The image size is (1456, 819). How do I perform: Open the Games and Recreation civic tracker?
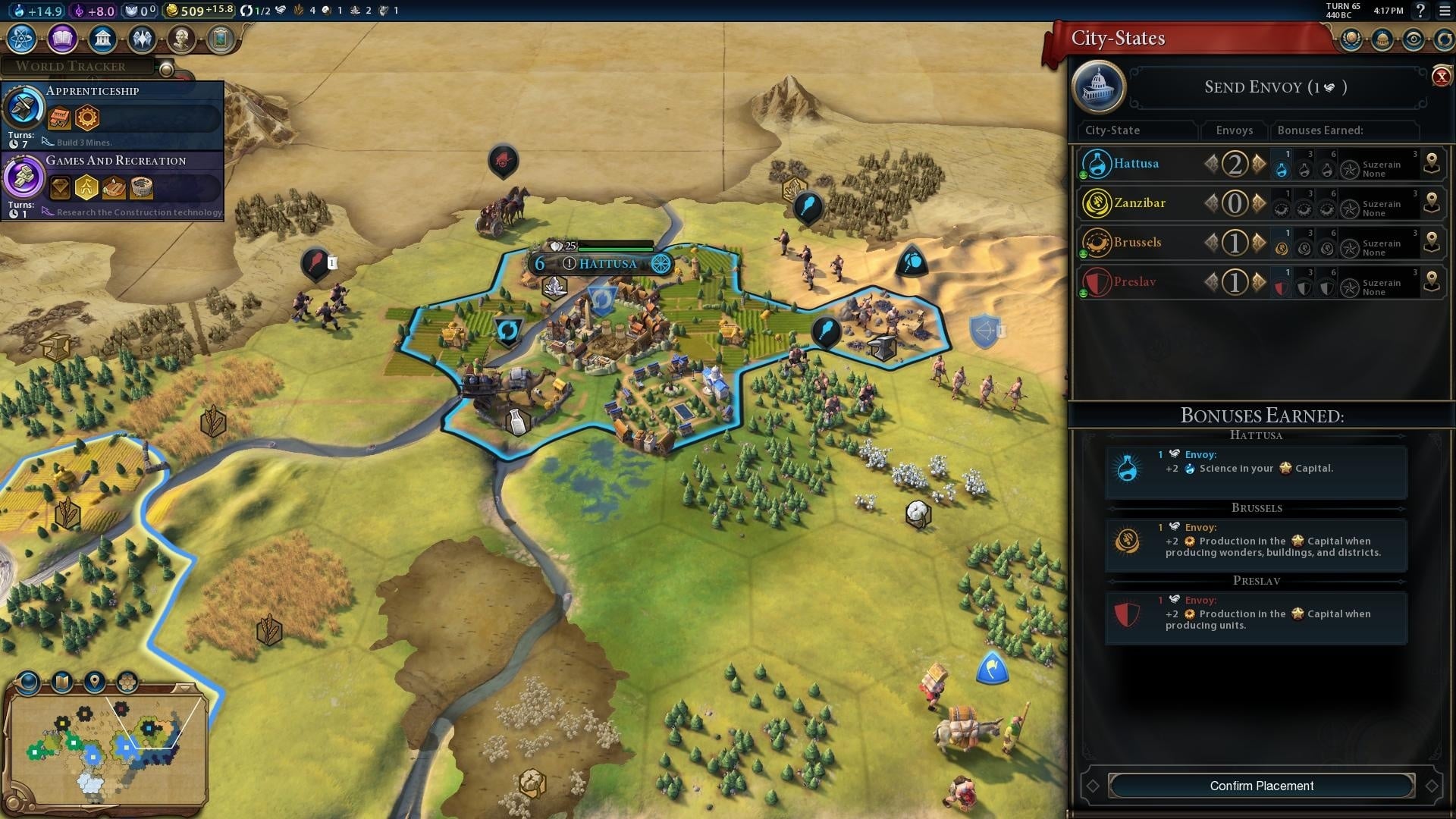pyautogui.click(x=114, y=185)
